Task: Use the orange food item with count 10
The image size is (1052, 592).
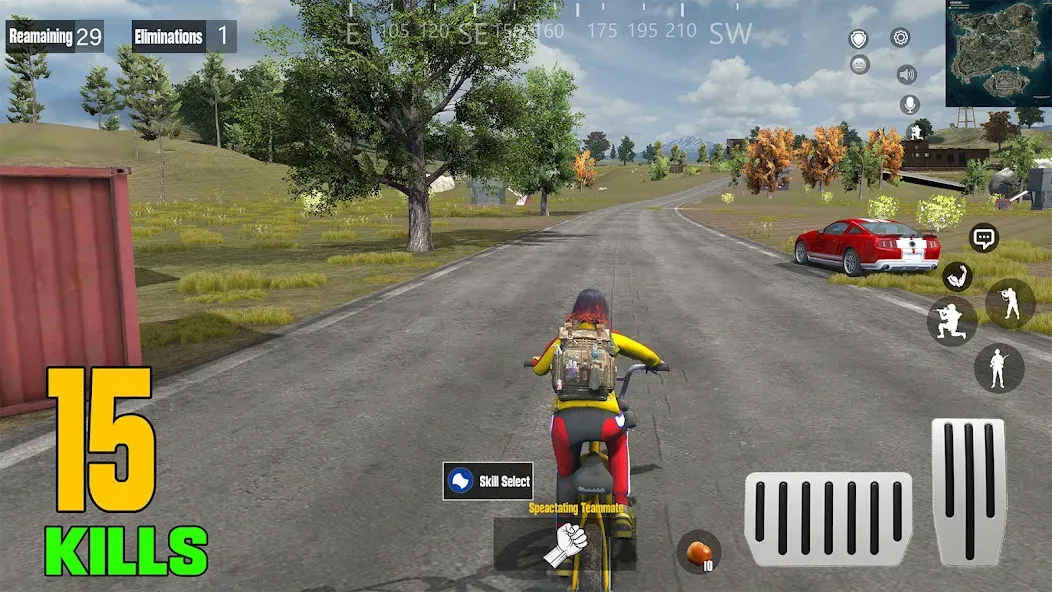Action: pos(698,552)
